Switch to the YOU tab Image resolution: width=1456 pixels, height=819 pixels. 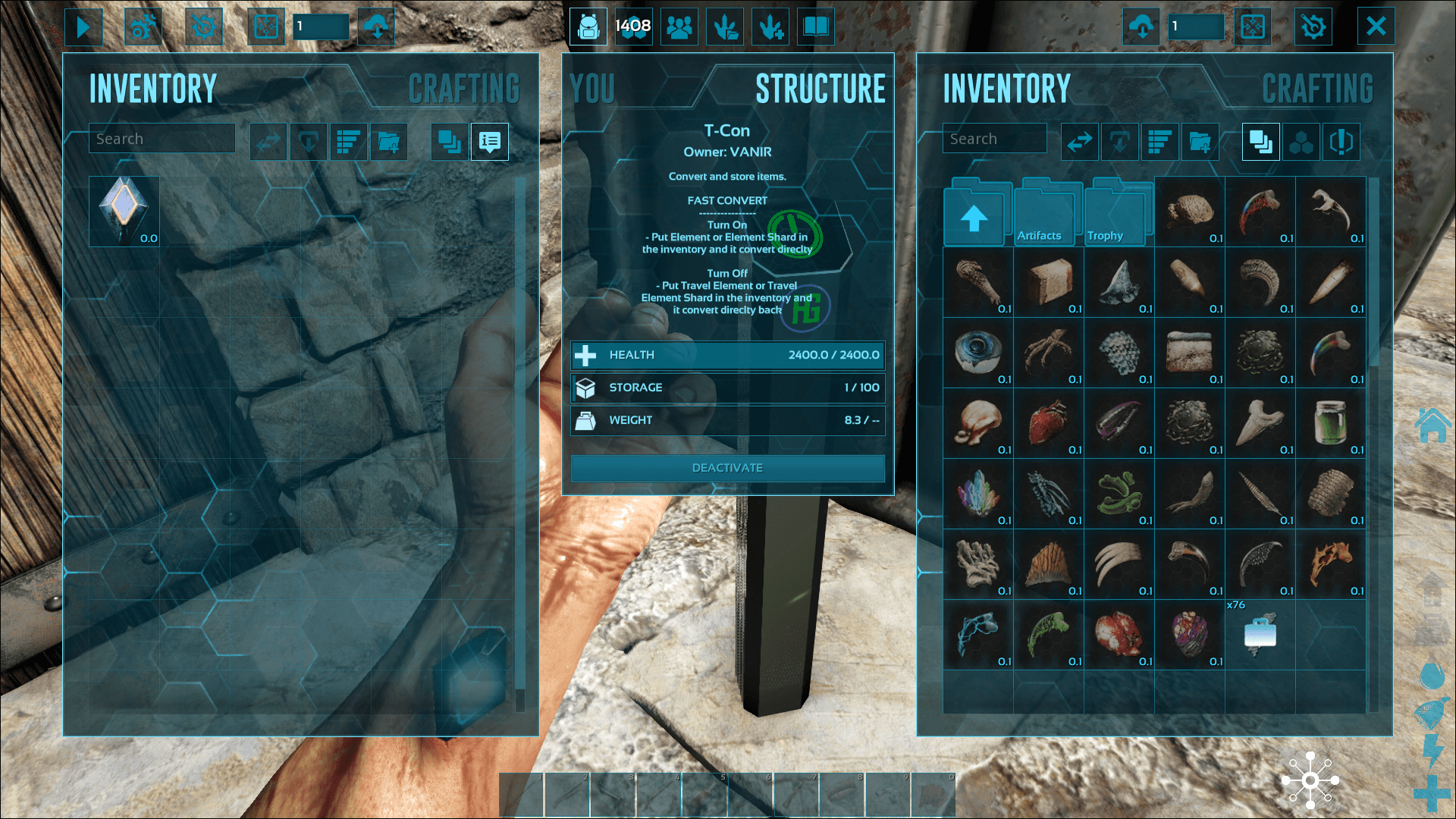pos(592,89)
